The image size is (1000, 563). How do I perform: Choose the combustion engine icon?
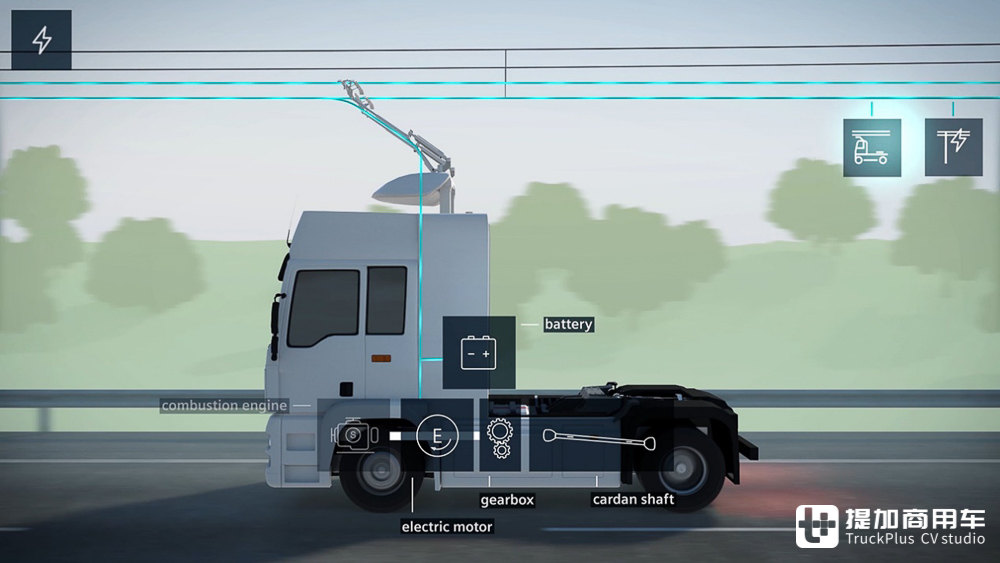click(355, 436)
